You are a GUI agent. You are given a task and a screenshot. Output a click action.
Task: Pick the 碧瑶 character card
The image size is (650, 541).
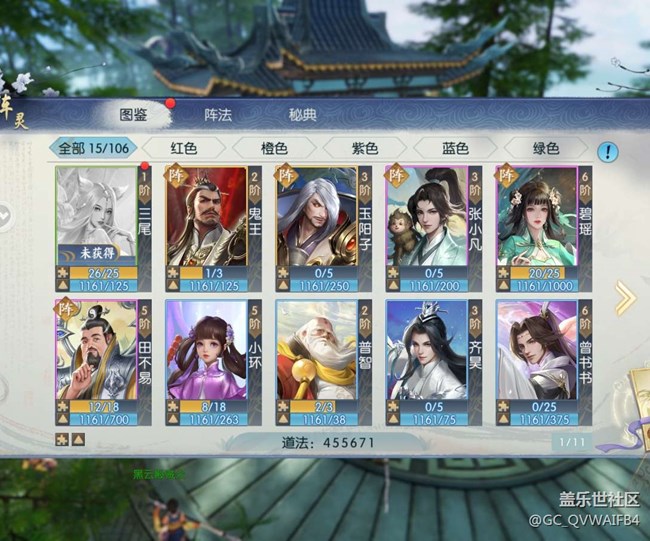click(x=543, y=225)
